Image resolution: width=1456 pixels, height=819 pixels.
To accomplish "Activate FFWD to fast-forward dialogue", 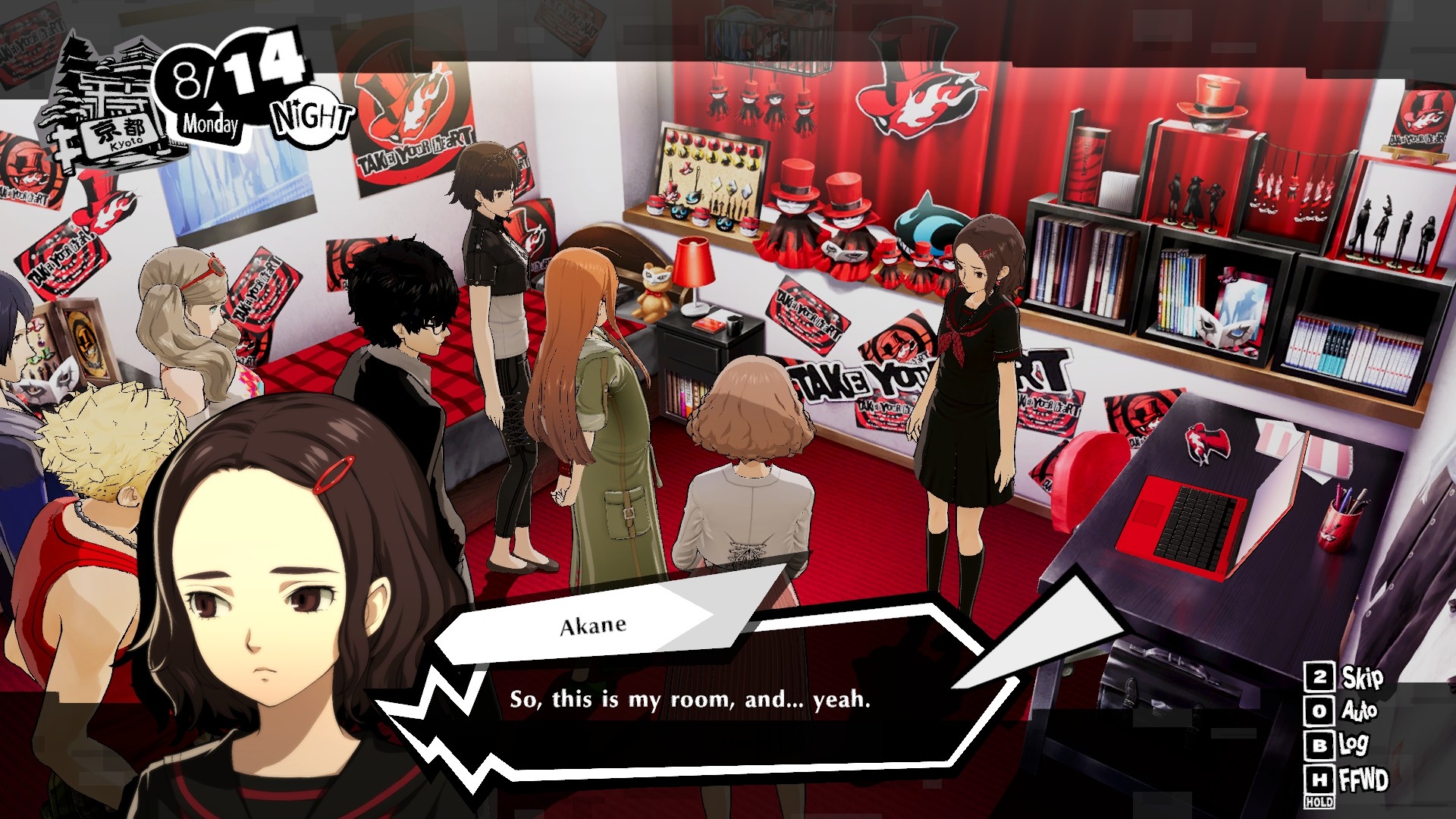I will pyautogui.click(x=1348, y=780).
